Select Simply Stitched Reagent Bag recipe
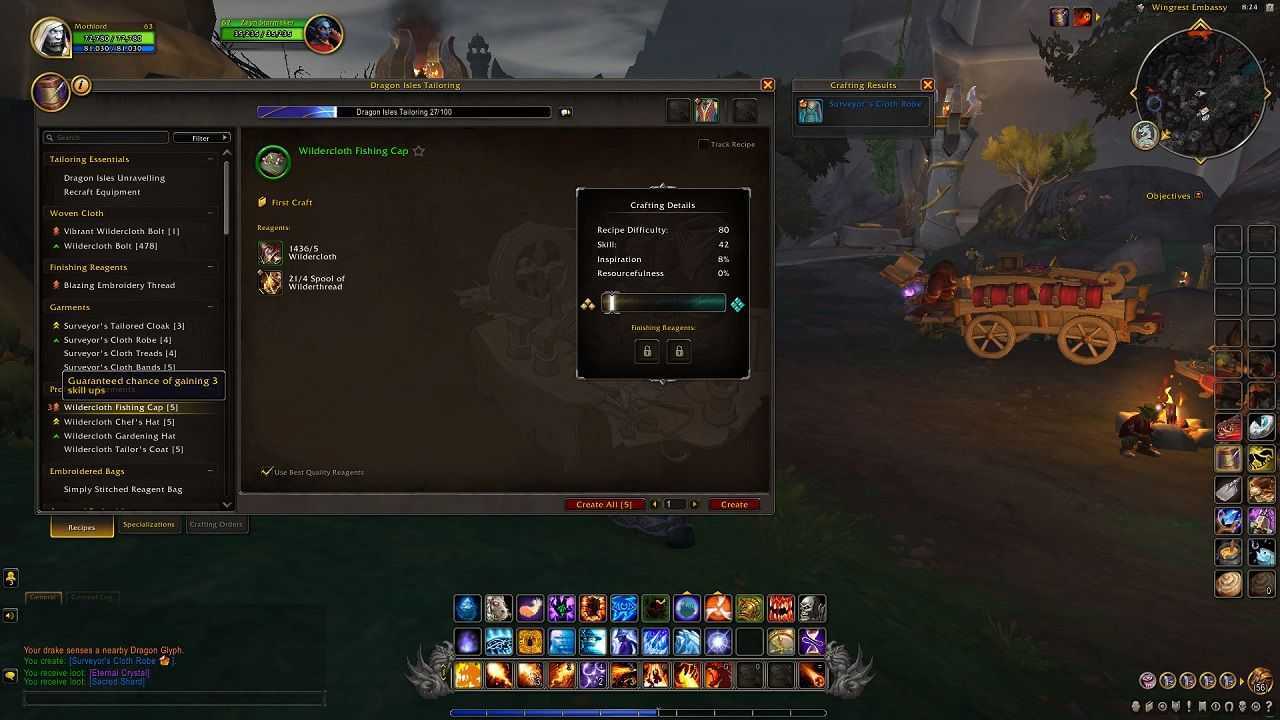Screen dimensions: 1280x720 123,490
